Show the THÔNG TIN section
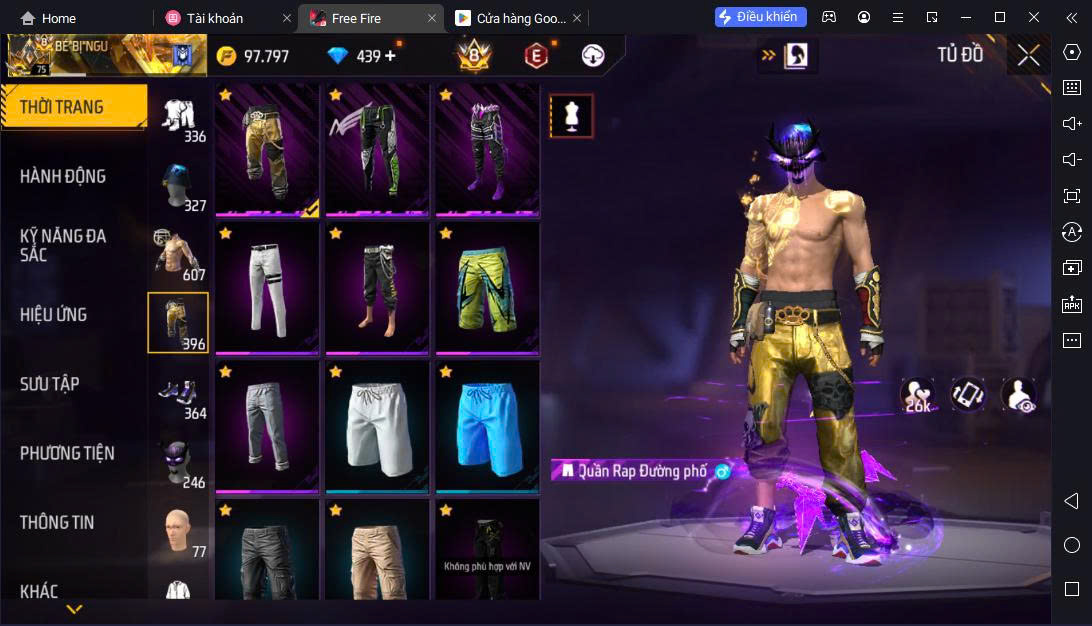 57,522
